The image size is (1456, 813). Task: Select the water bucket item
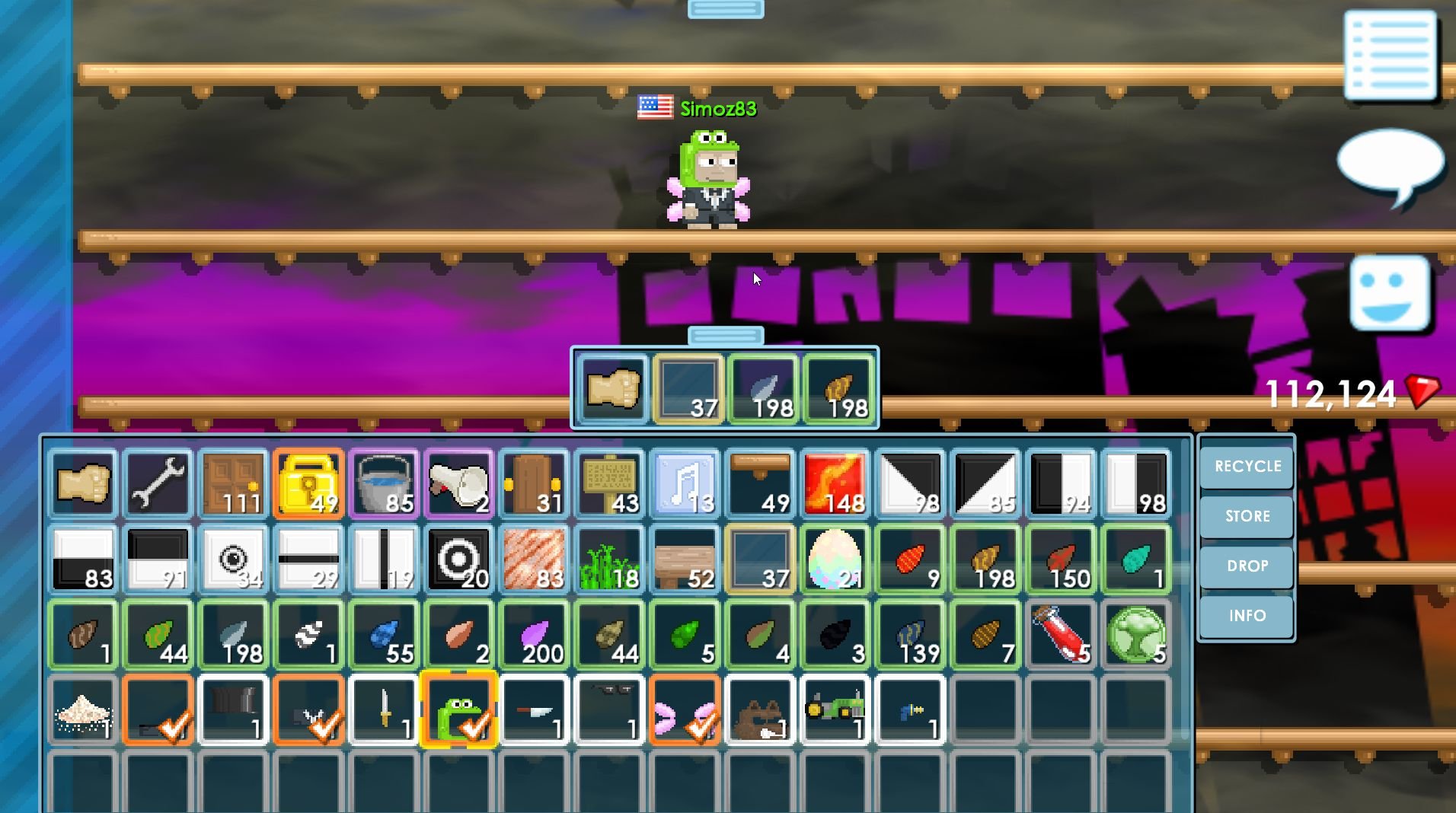pyautogui.click(x=383, y=482)
